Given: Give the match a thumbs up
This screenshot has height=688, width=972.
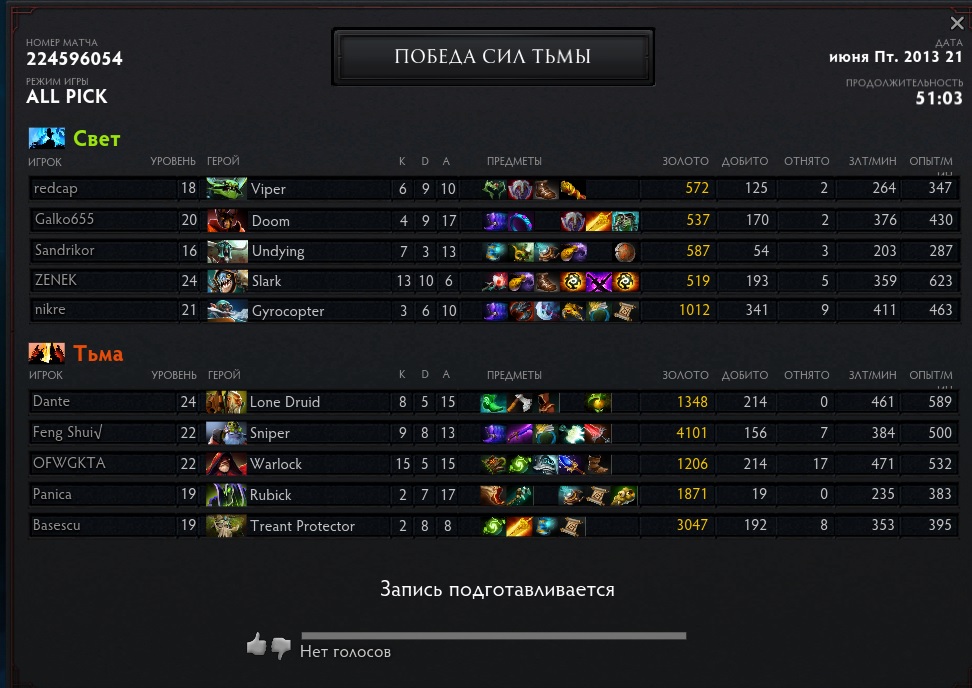Looking at the screenshot, I should click(257, 645).
